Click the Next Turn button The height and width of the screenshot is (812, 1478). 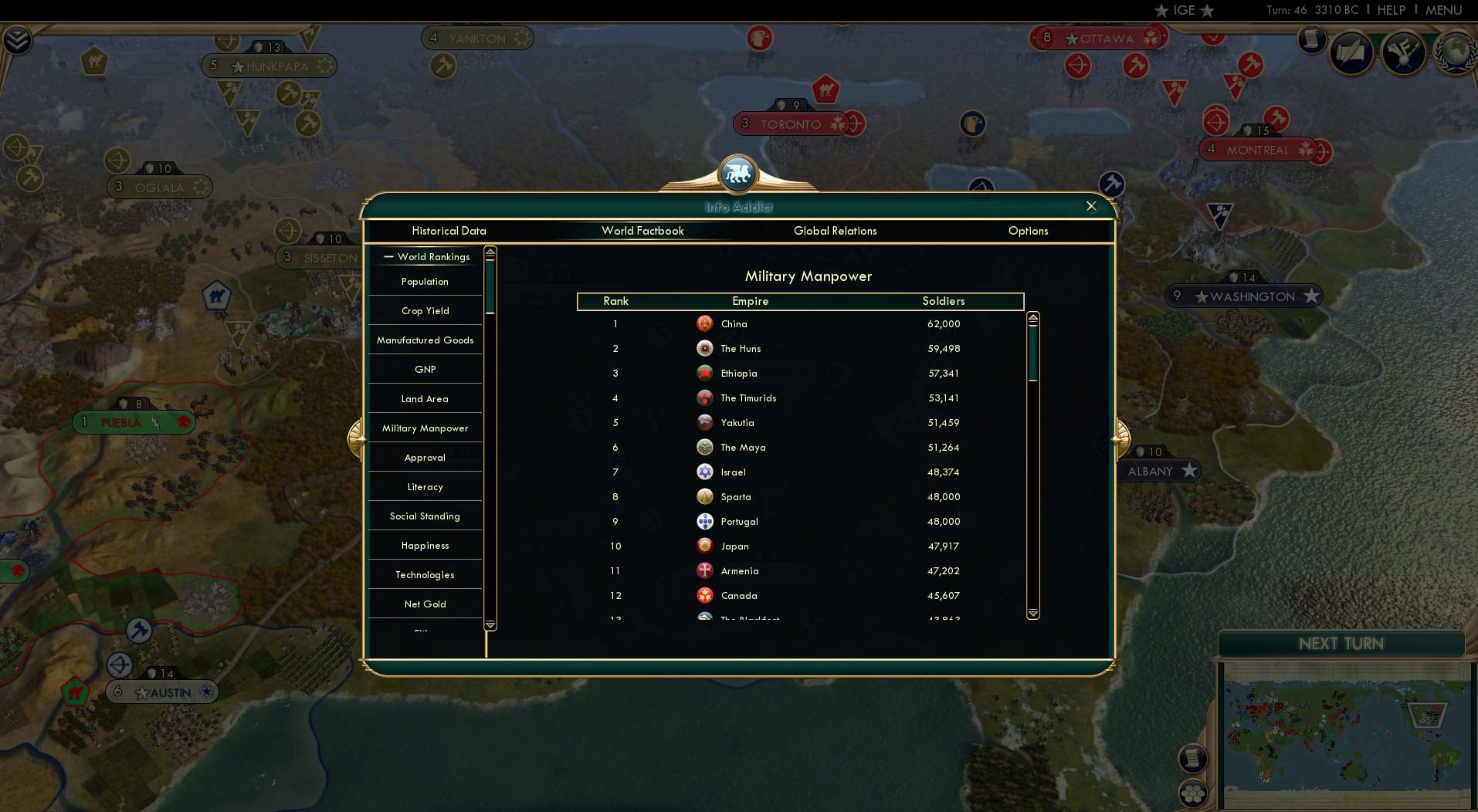coord(1341,643)
